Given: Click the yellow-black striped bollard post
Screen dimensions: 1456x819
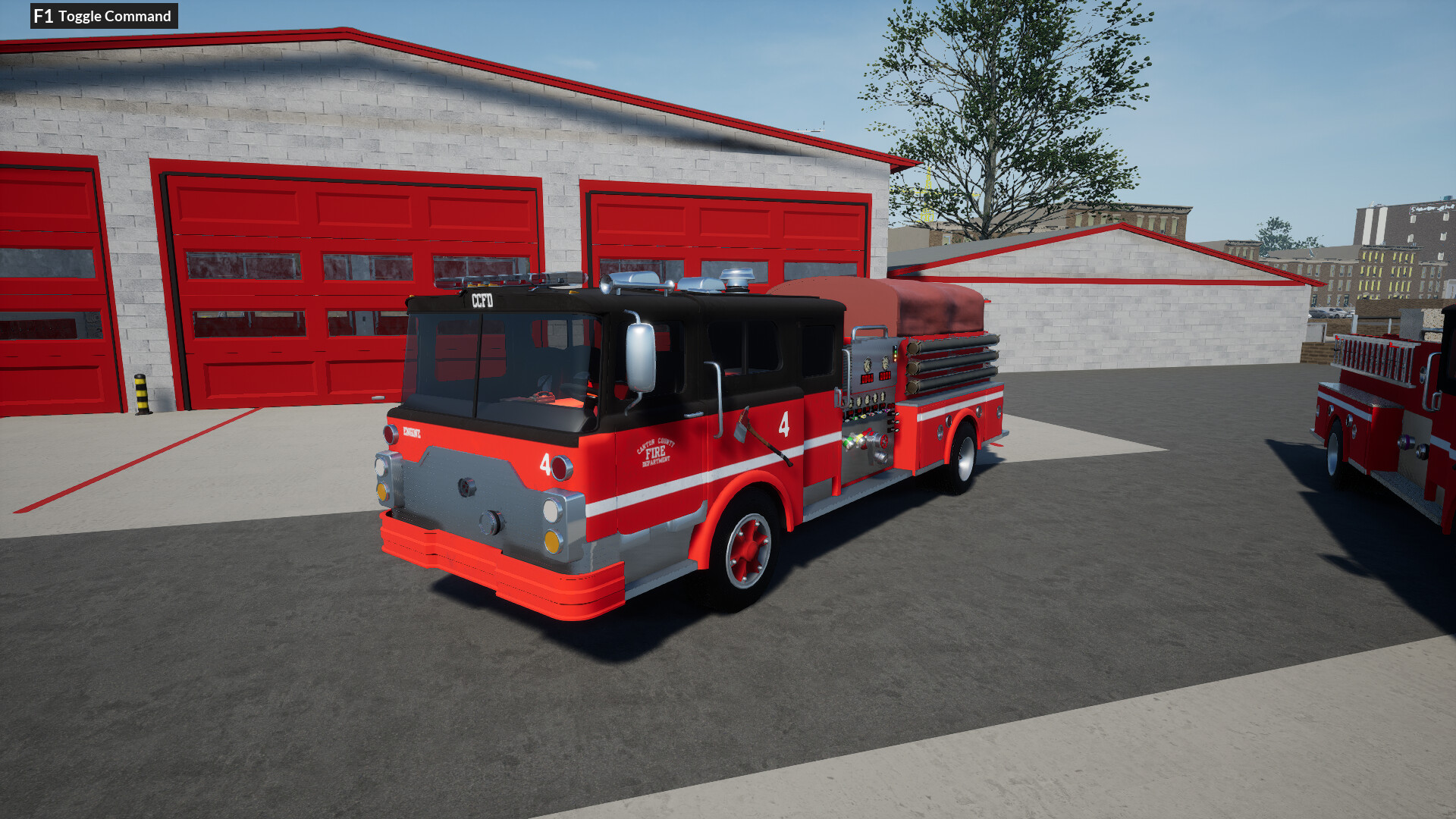Looking at the screenshot, I should [x=140, y=394].
